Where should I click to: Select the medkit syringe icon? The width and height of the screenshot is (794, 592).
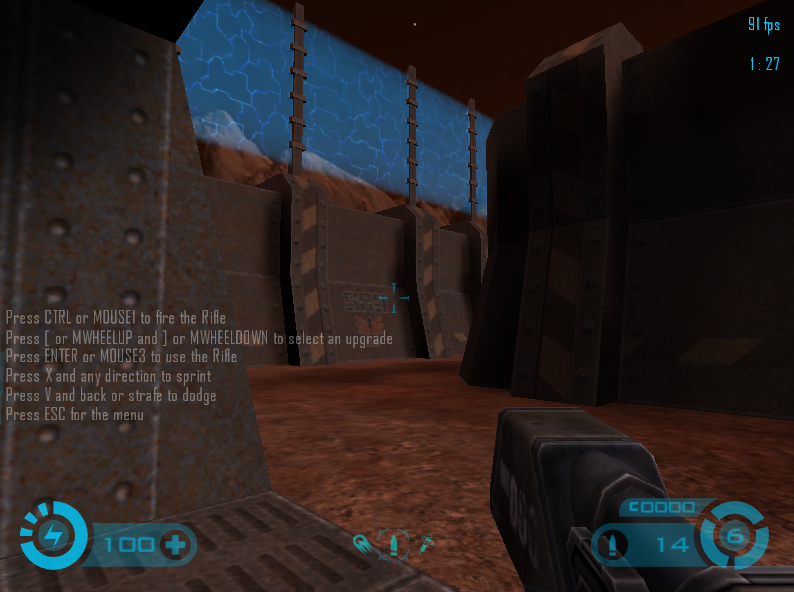[426, 544]
